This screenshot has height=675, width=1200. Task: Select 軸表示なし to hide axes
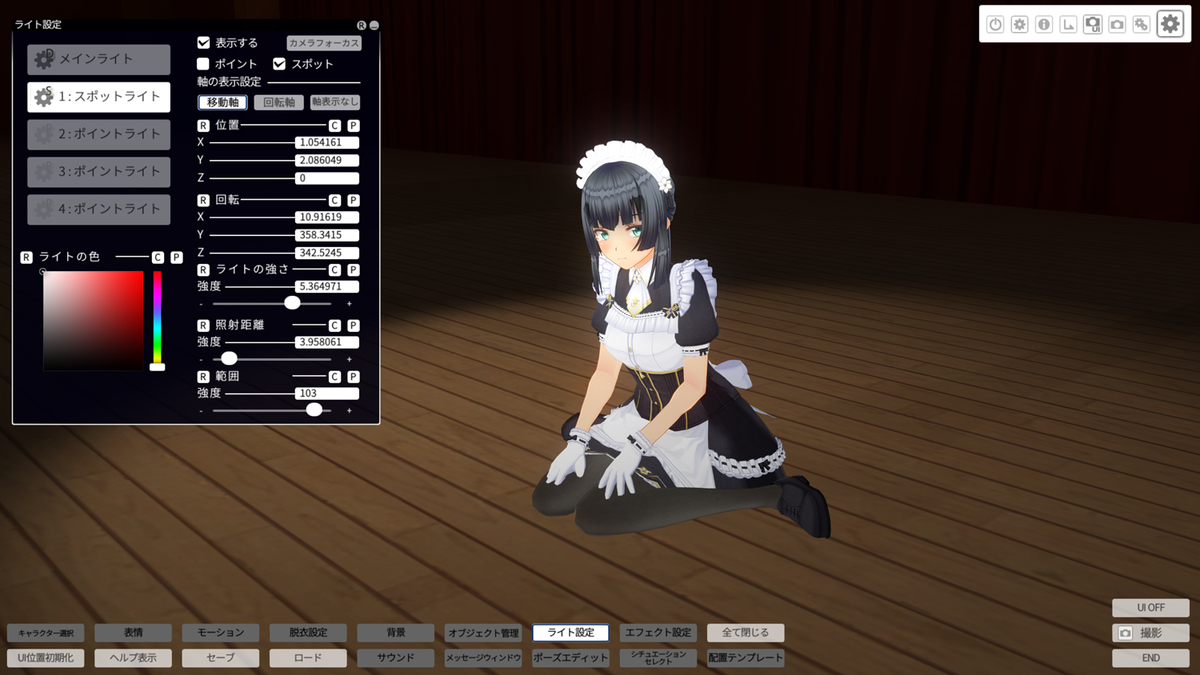point(335,102)
